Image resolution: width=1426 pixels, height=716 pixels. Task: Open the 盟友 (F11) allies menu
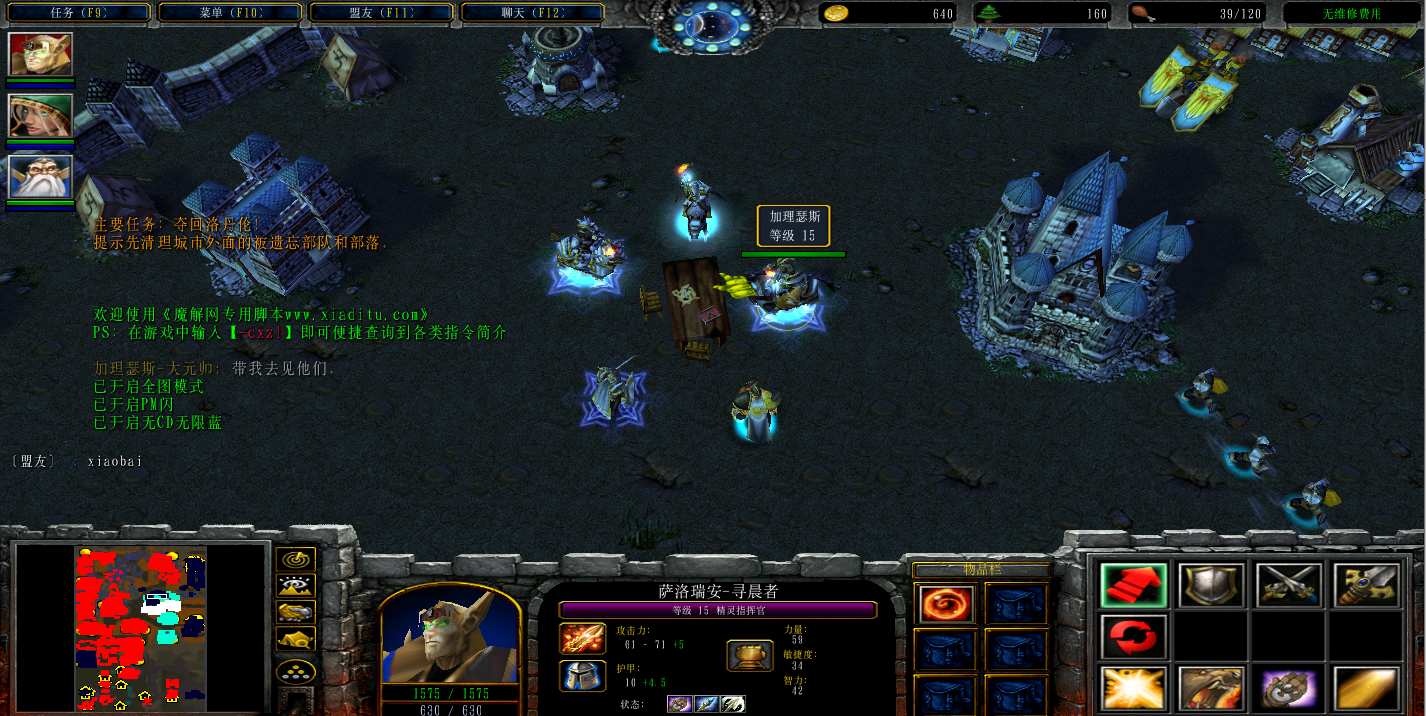383,13
